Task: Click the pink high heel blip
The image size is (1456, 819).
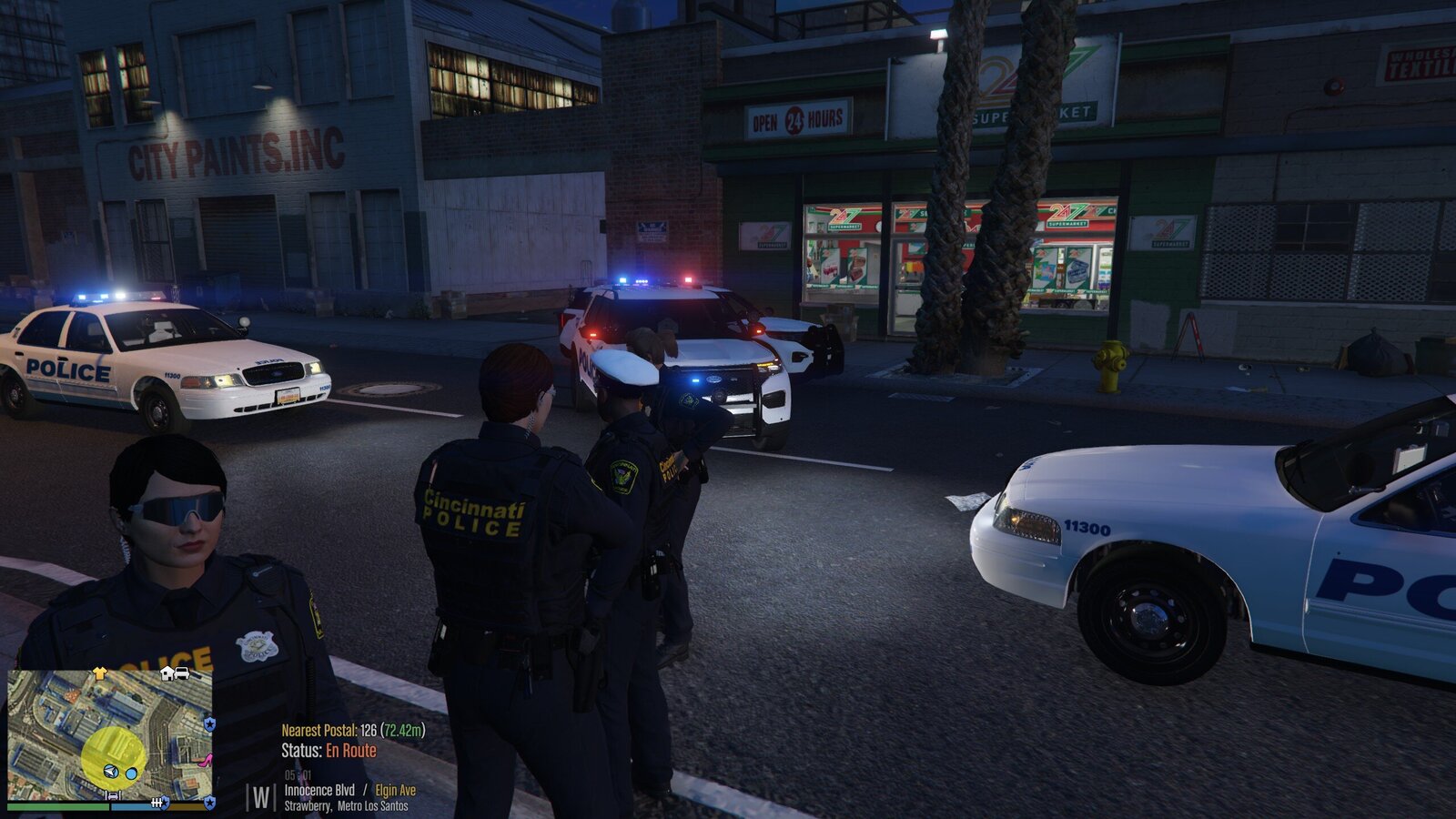Action: (x=206, y=760)
